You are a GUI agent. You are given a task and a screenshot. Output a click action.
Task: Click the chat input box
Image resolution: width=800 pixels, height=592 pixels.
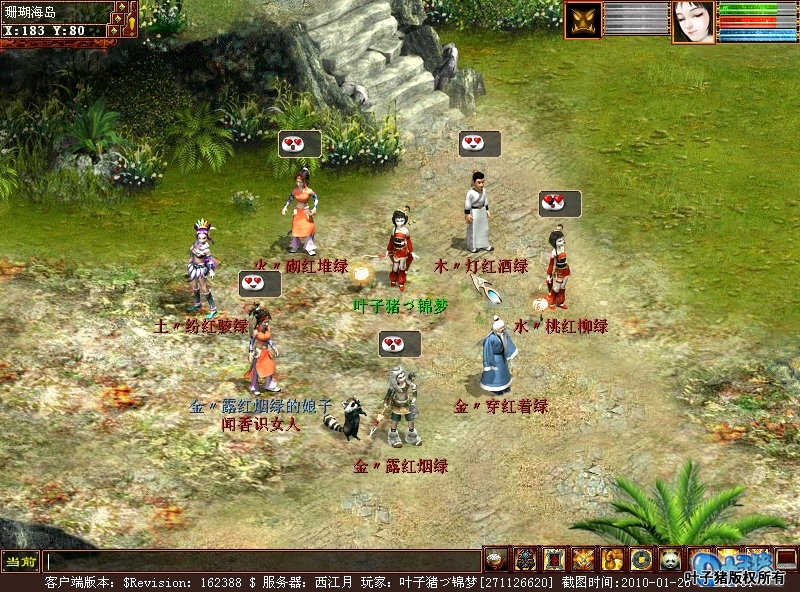point(262,561)
